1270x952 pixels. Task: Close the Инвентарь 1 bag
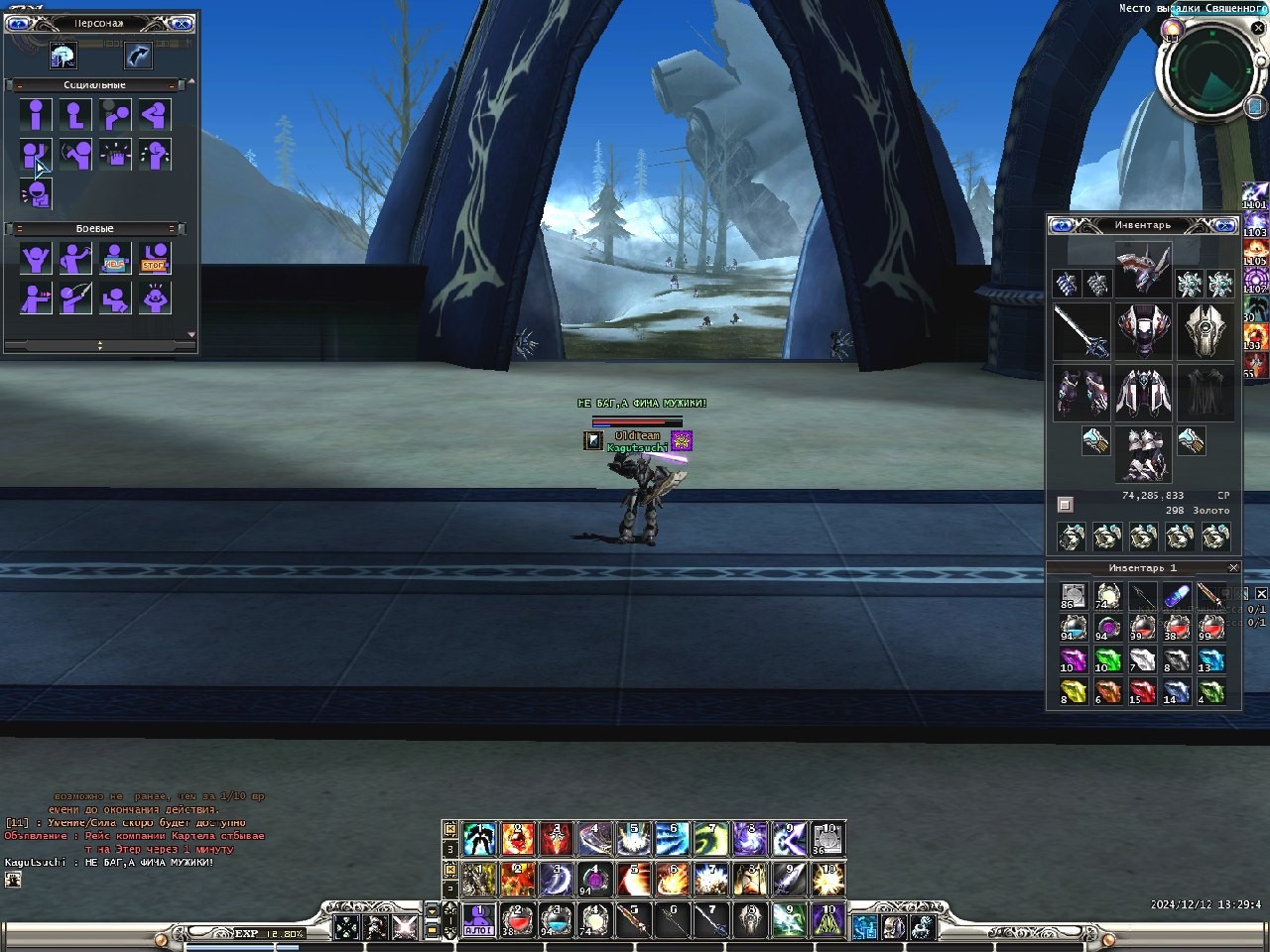click(1233, 568)
